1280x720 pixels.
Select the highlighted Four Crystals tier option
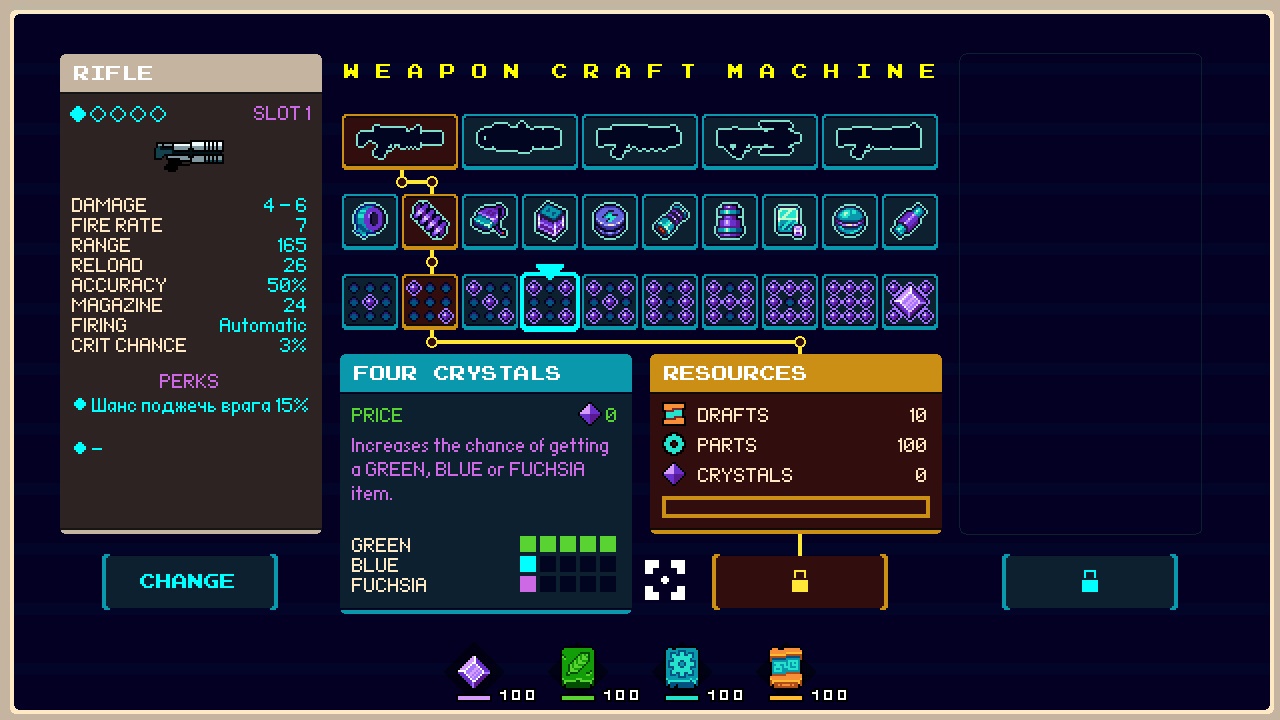click(x=550, y=301)
